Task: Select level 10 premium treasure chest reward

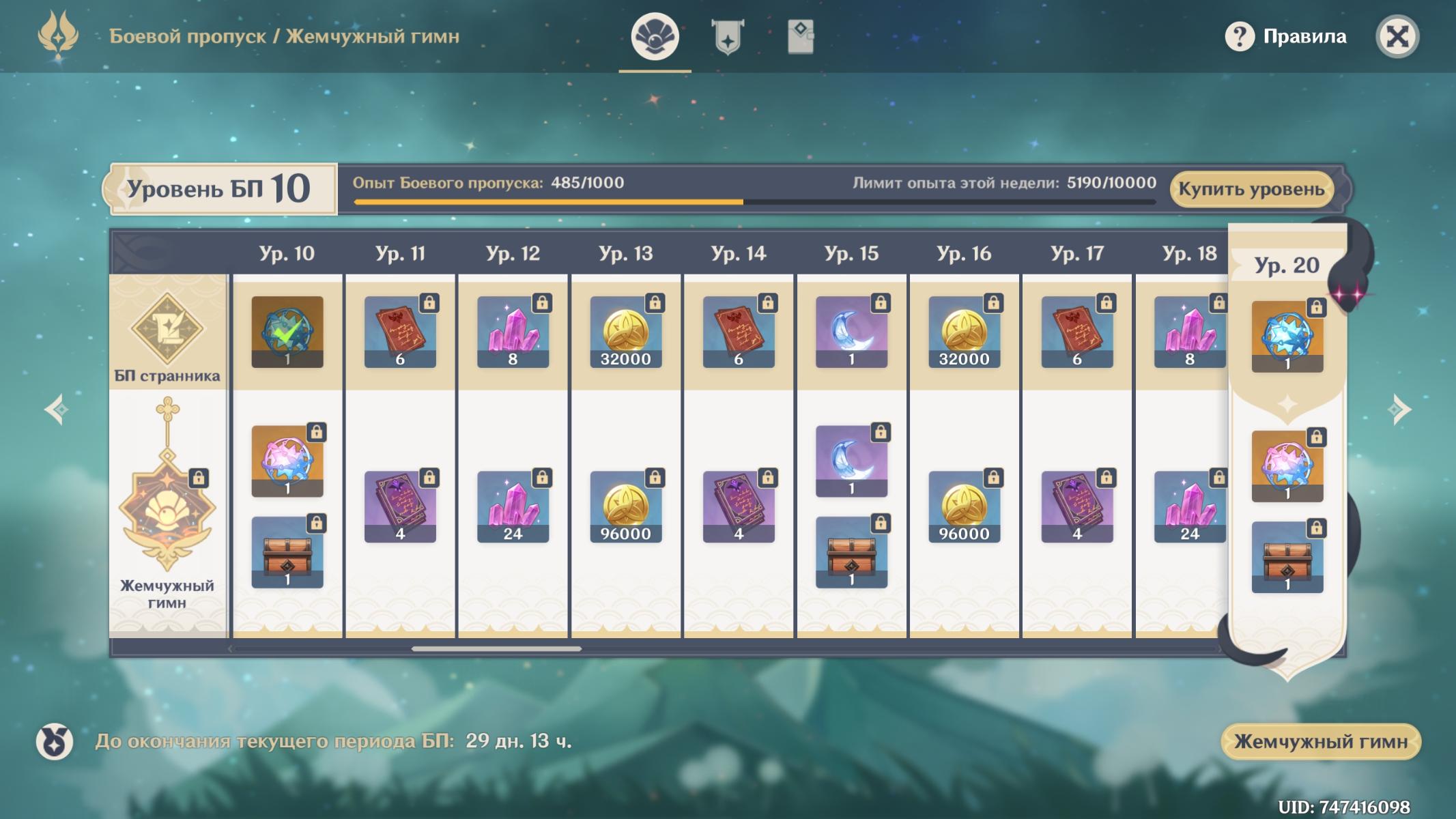Action: [287, 552]
